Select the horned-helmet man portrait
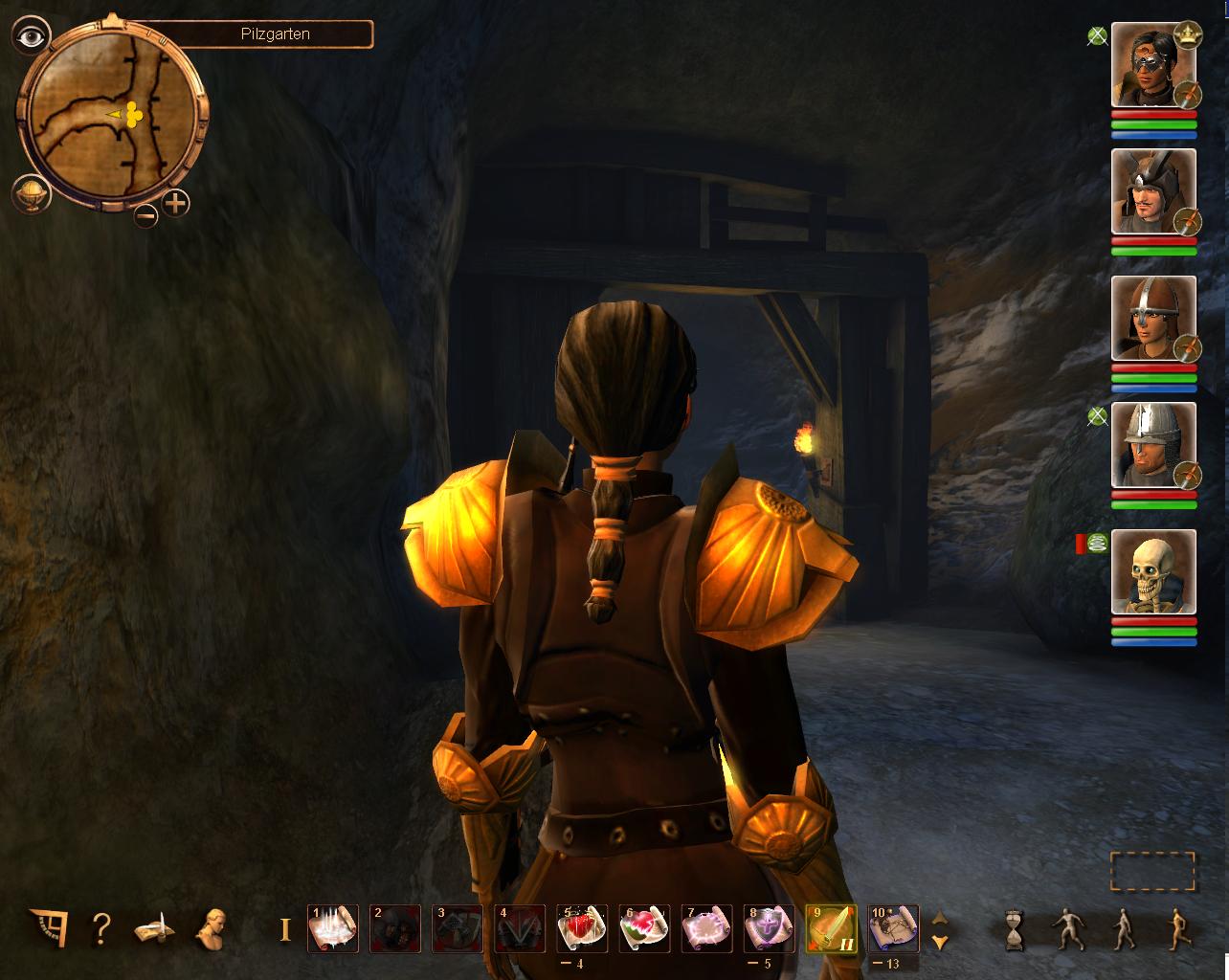 click(1153, 191)
